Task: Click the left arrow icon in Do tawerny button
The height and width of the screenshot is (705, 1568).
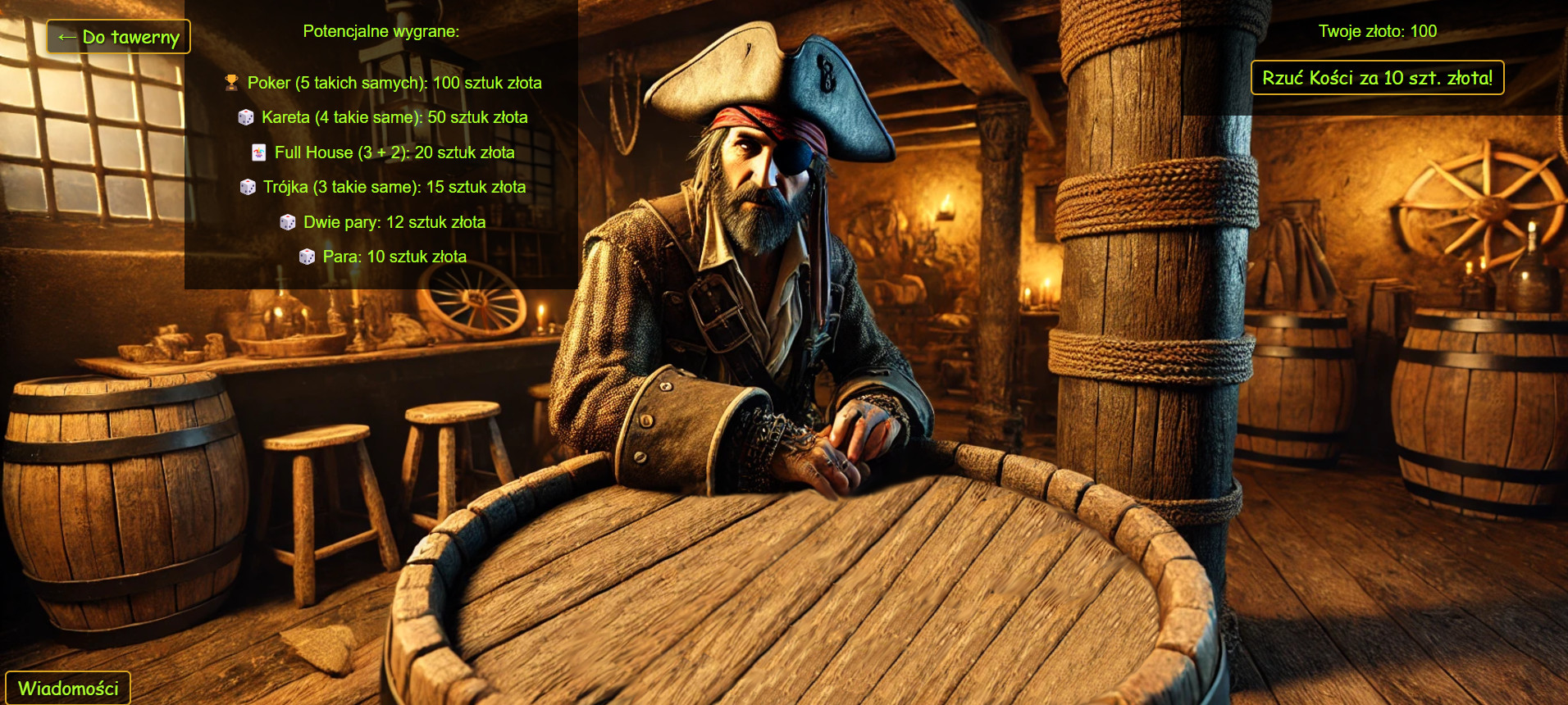Action: click(x=66, y=35)
